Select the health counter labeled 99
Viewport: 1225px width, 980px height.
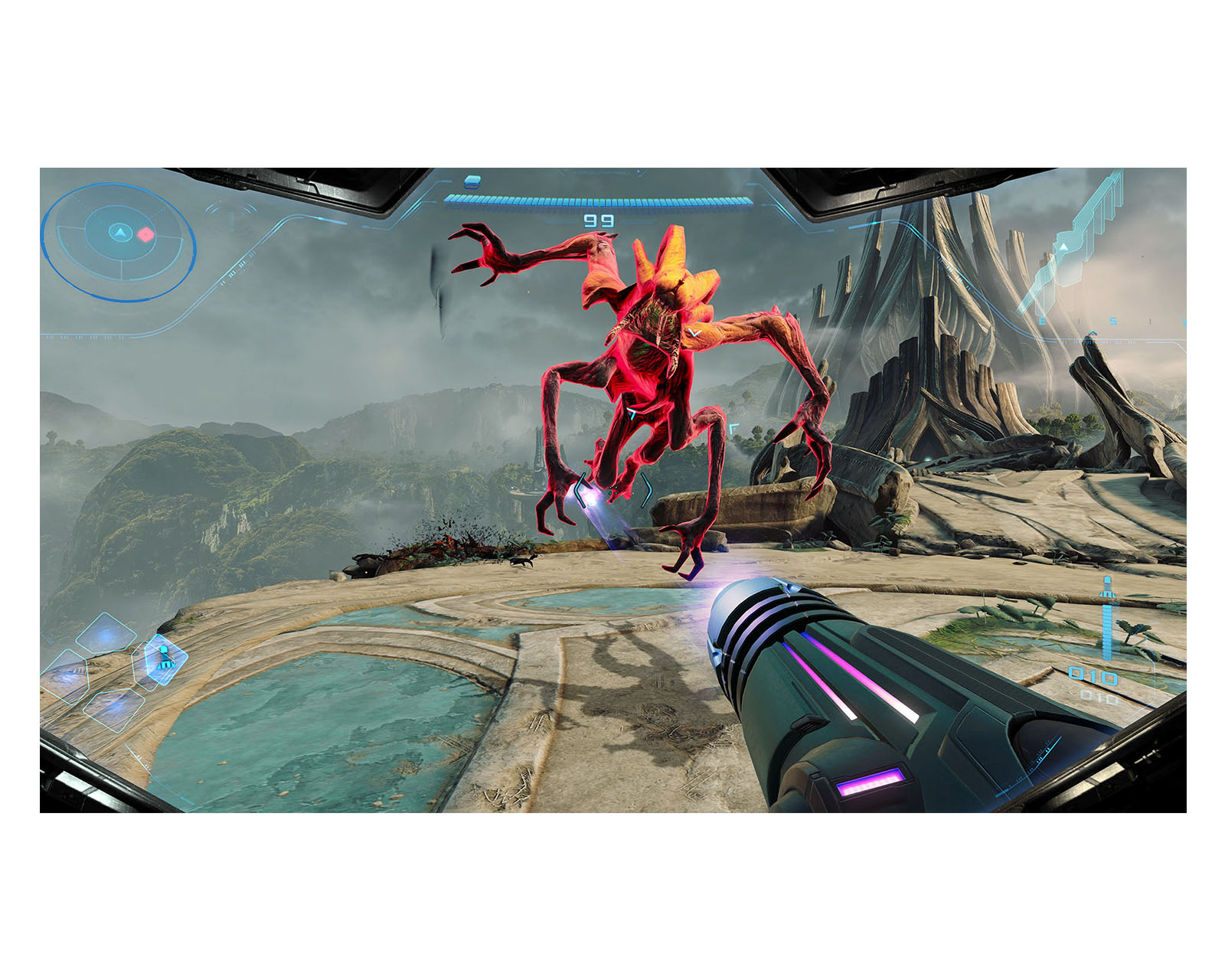599,220
